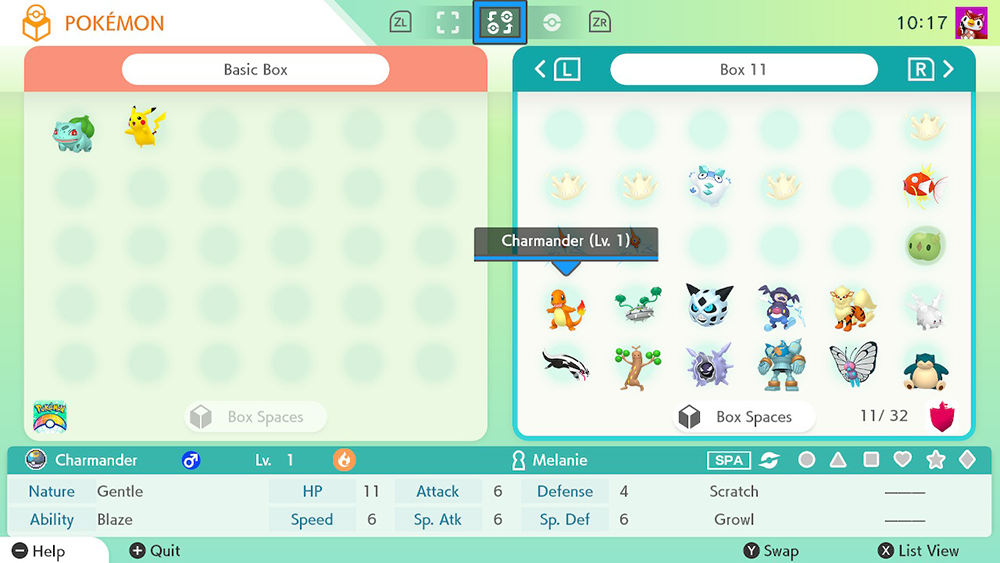Go to the next box with right arrow
Viewport: 1000px width, 563px height.
(x=947, y=69)
